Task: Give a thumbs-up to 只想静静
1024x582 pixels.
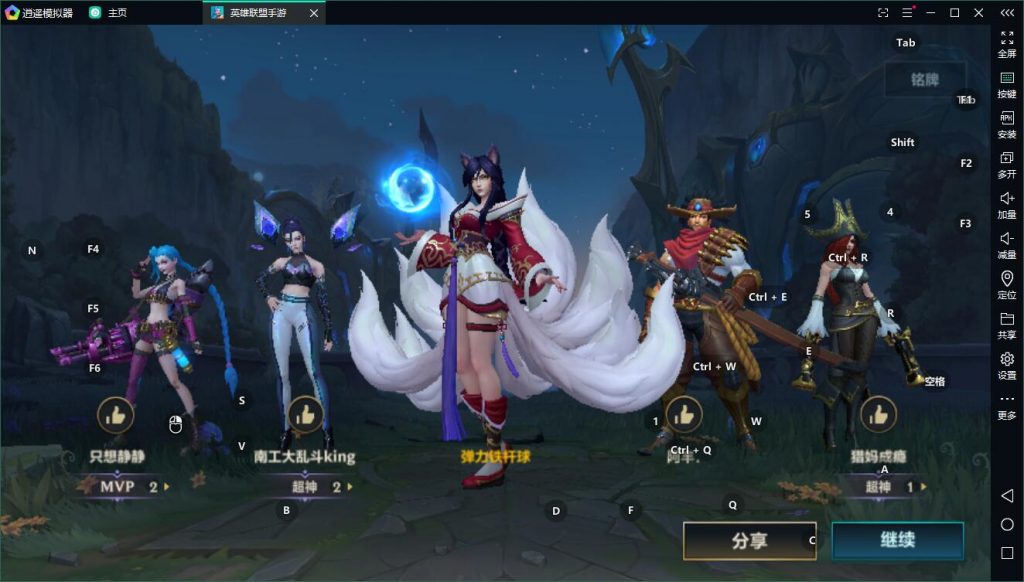Action: pos(115,415)
